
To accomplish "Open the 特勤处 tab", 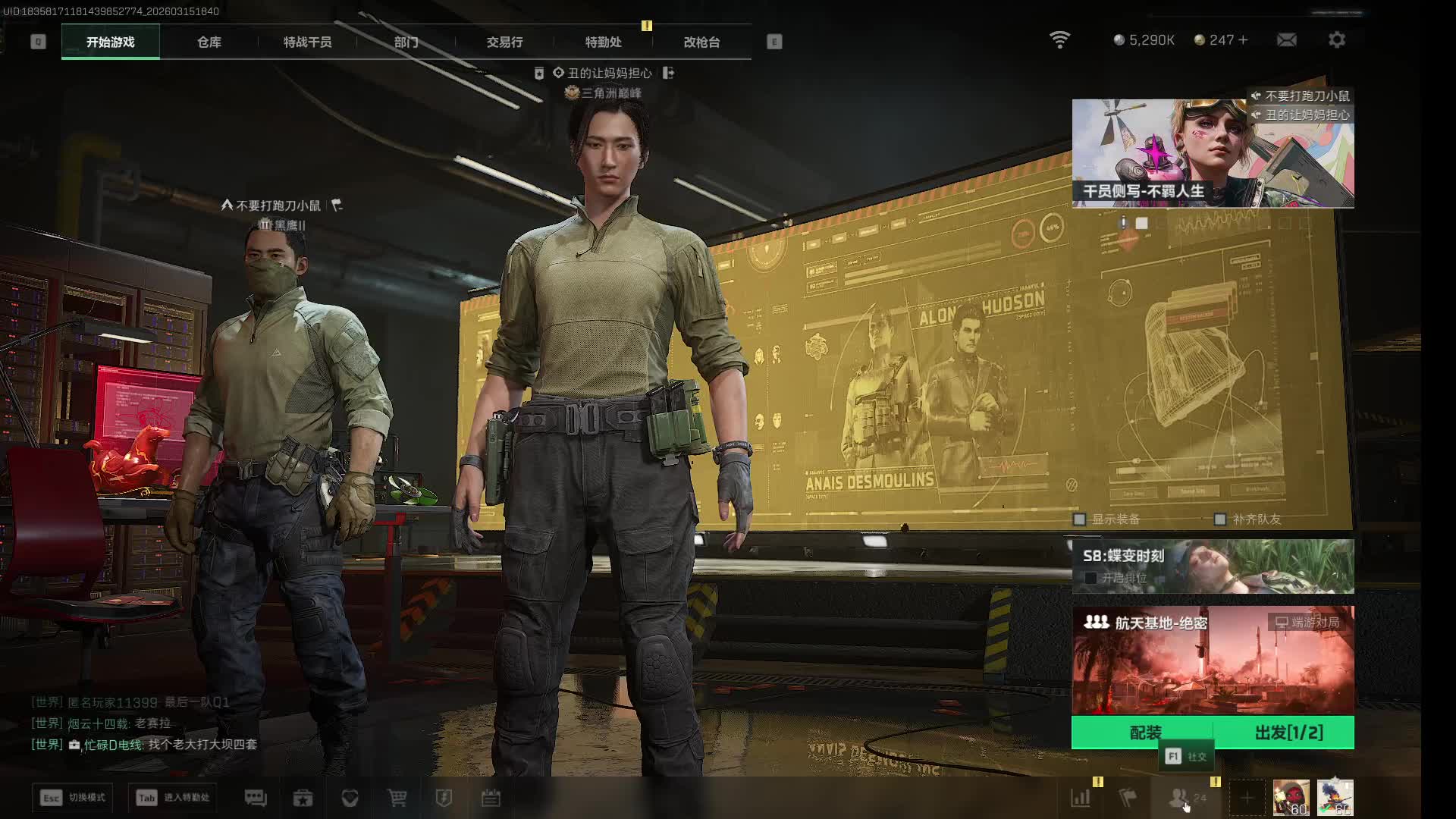I will (x=603, y=42).
